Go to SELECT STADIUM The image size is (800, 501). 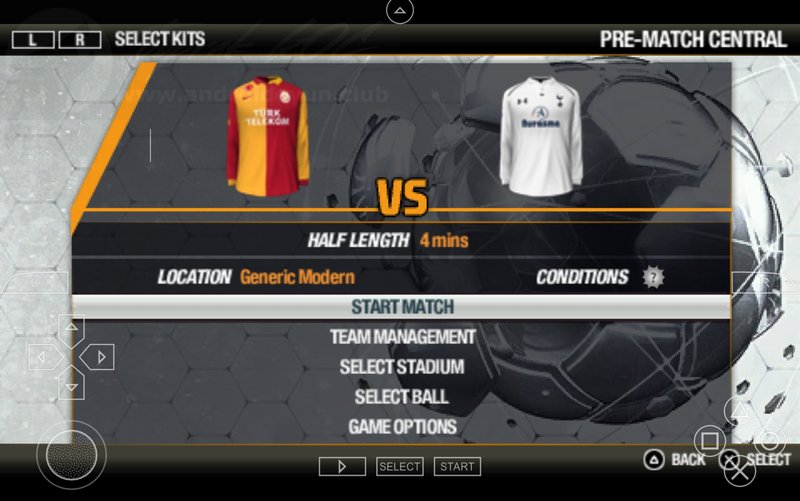point(402,367)
